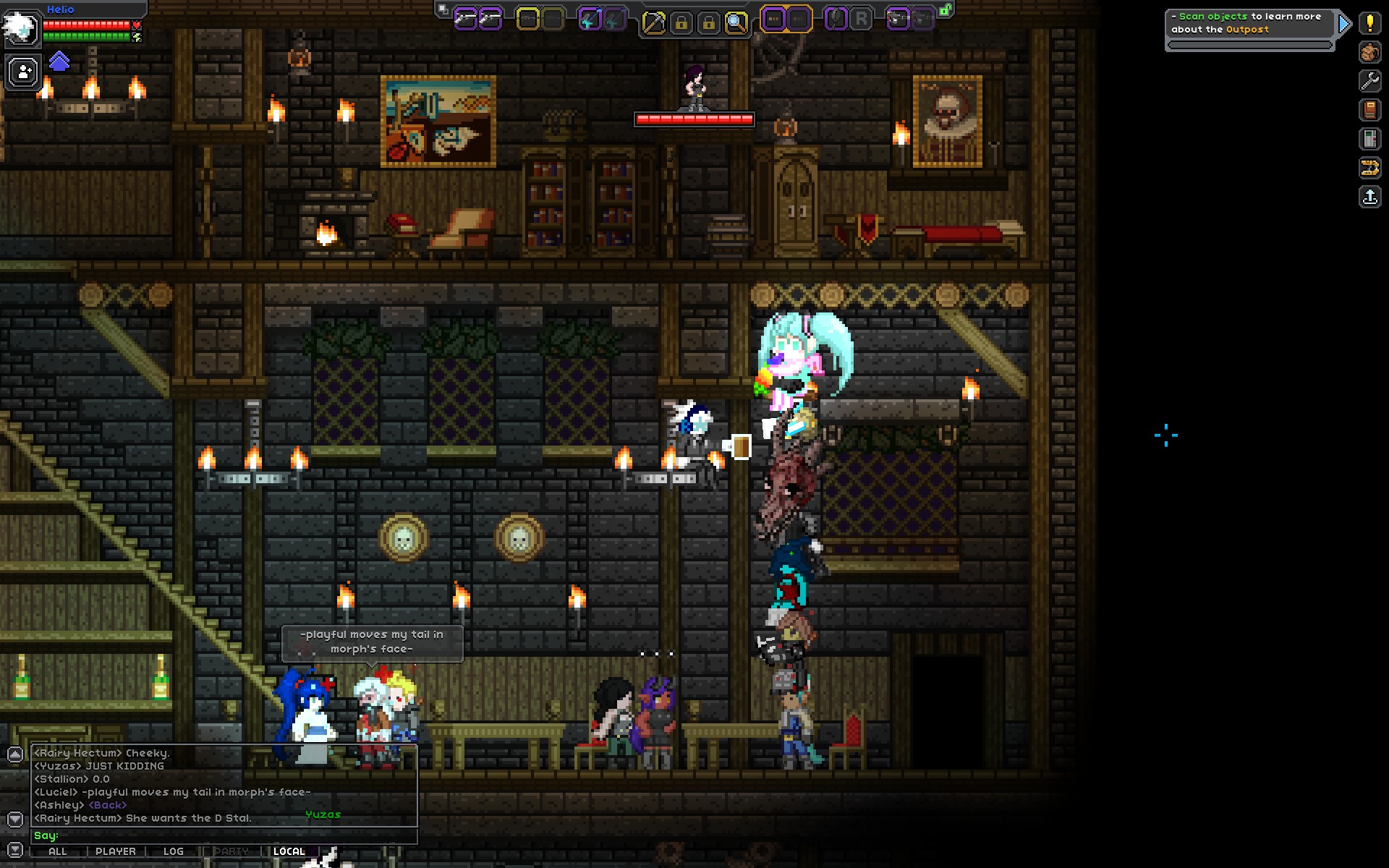Click the blue tutorial advance arrow
The image size is (1389, 868).
[x=1344, y=22]
